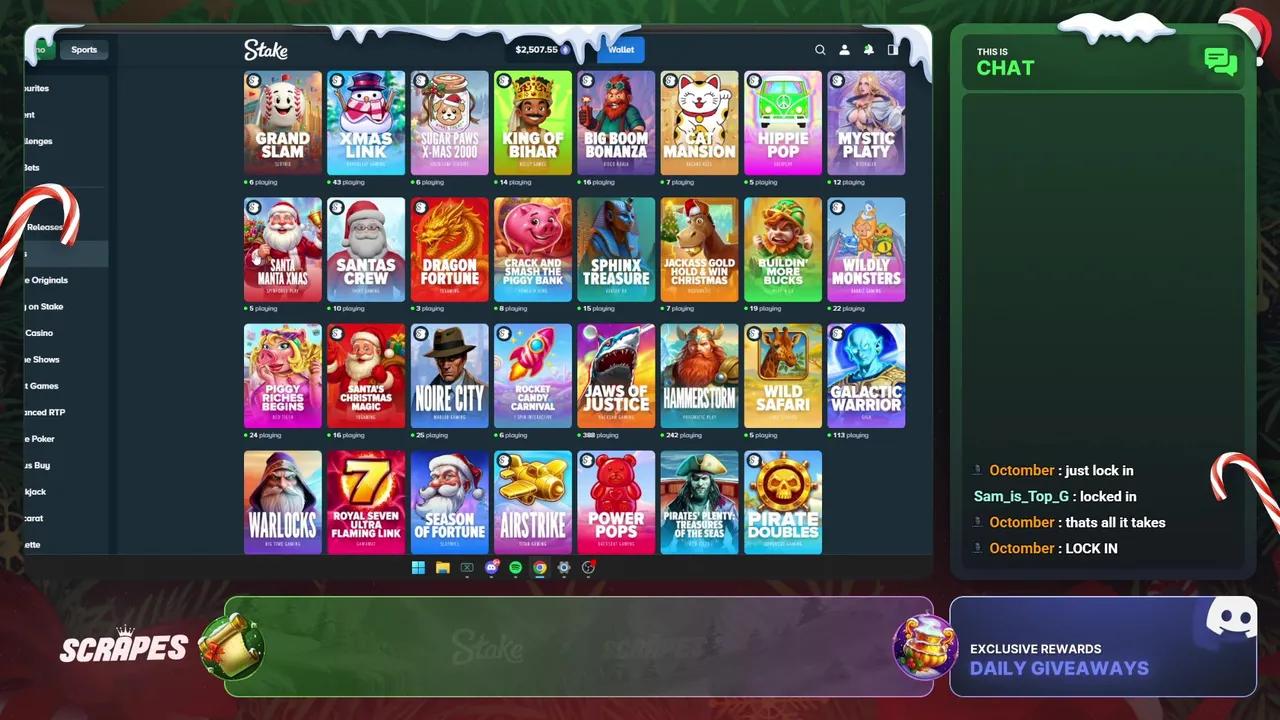The image size is (1280, 720).
Task: Open the search icon in the top bar
Action: [820, 50]
